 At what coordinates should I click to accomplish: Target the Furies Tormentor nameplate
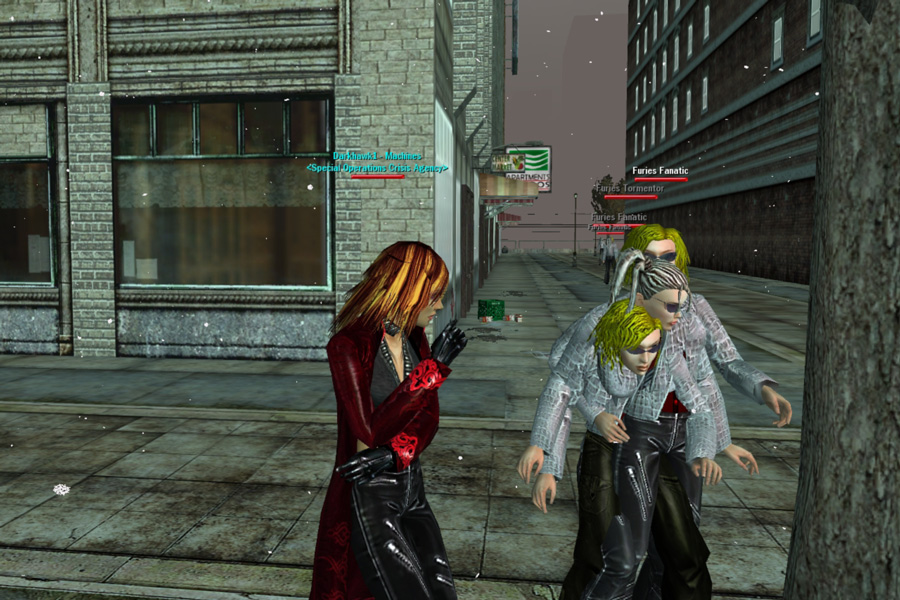[x=629, y=188]
